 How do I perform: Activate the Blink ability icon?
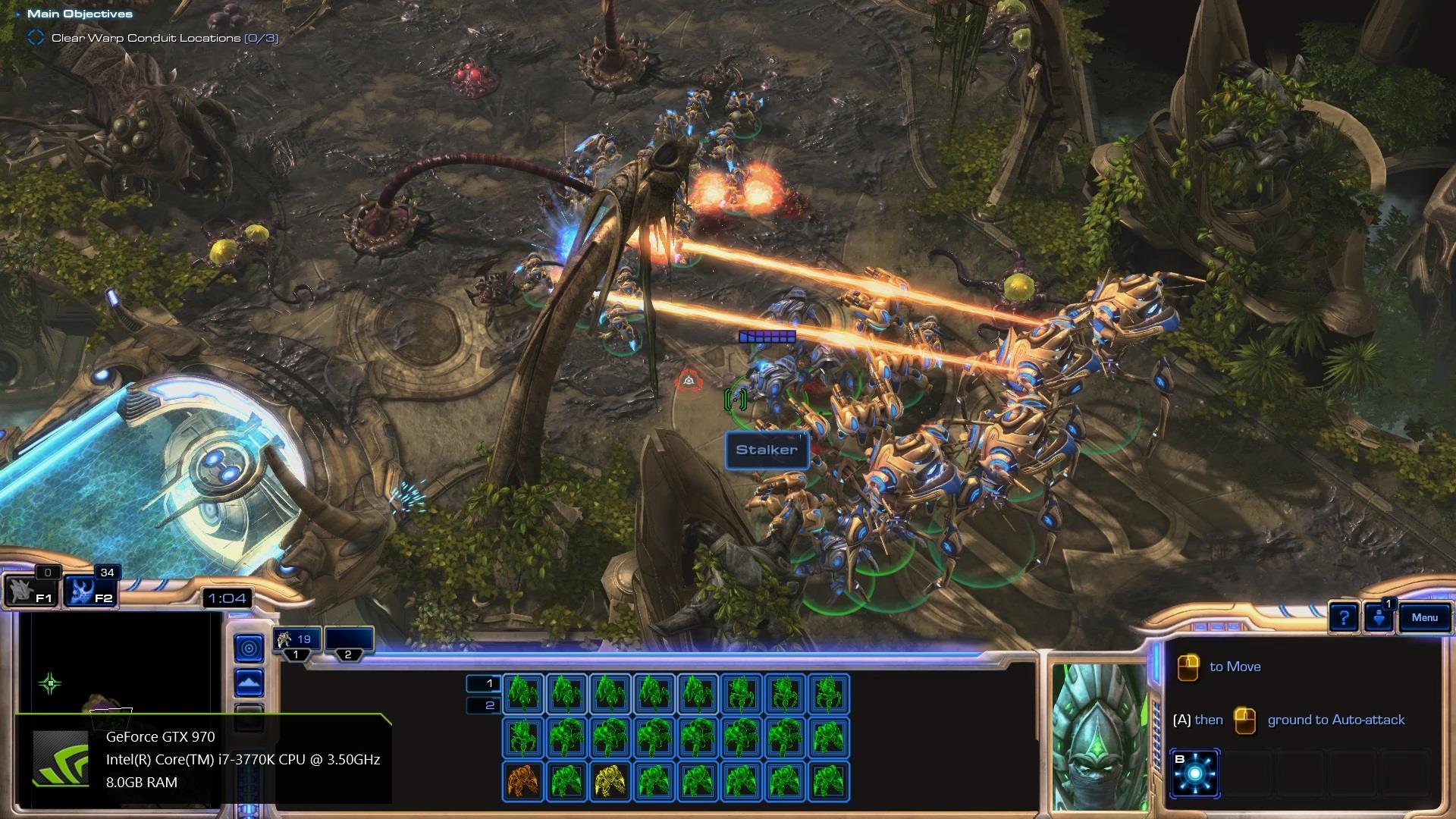1195,774
